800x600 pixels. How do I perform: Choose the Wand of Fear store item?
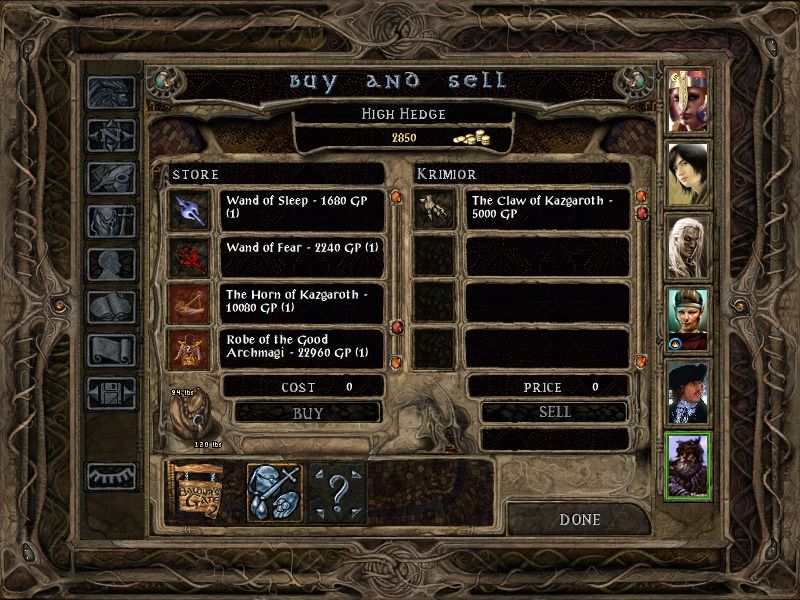[301, 255]
